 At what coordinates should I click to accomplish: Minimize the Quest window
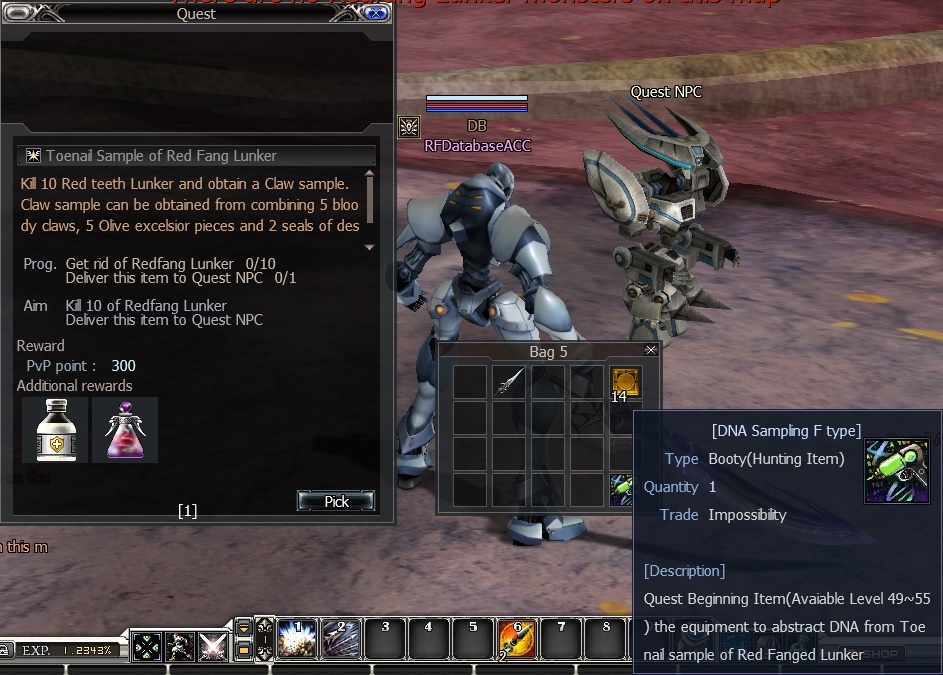click(x=18, y=13)
